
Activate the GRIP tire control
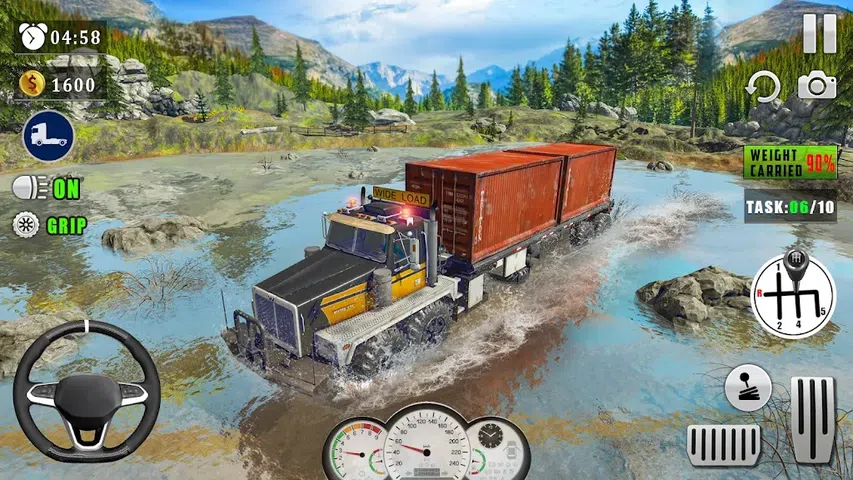(x=49, y=225)
